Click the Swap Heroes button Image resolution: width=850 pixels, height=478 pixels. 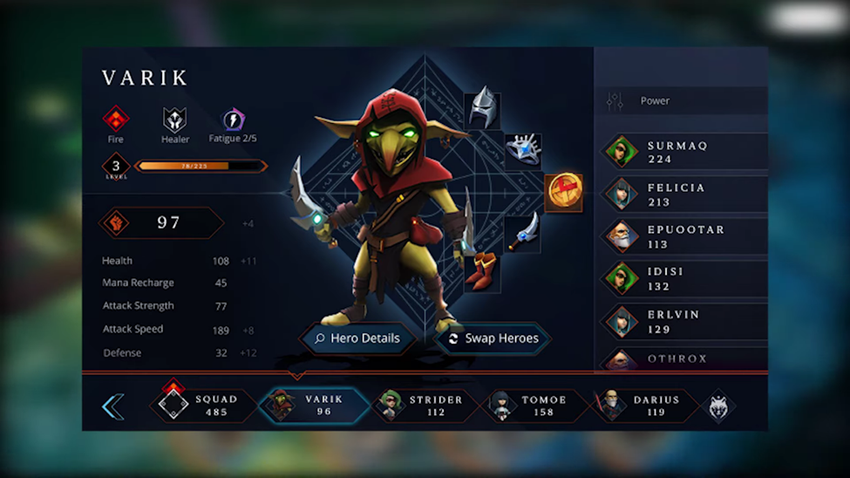click(492, 339)
